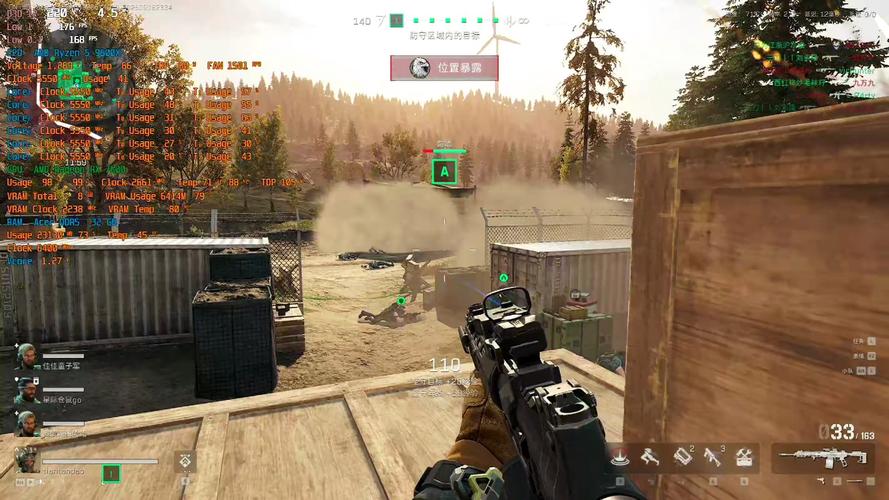Click the green squad order square
Viewport: 889px width, 500px height.
[x=111, y=473]
